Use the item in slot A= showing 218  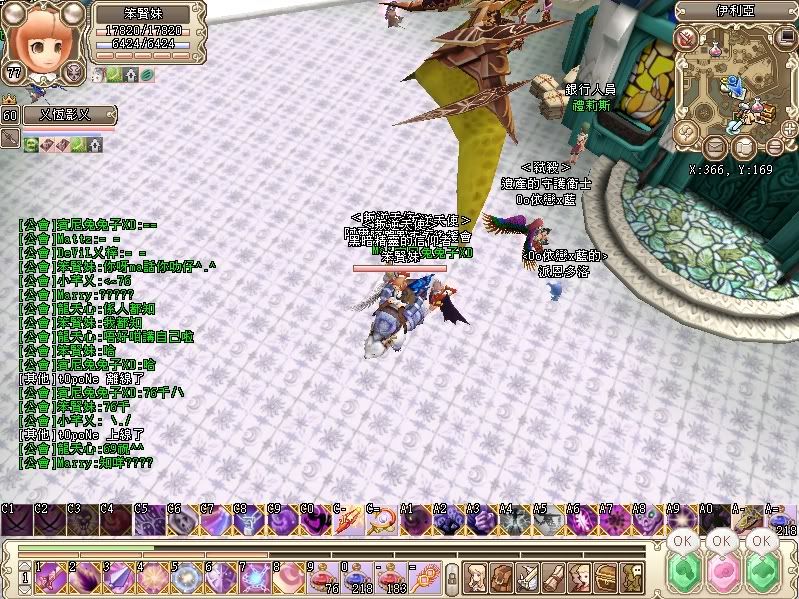[781, 521]
